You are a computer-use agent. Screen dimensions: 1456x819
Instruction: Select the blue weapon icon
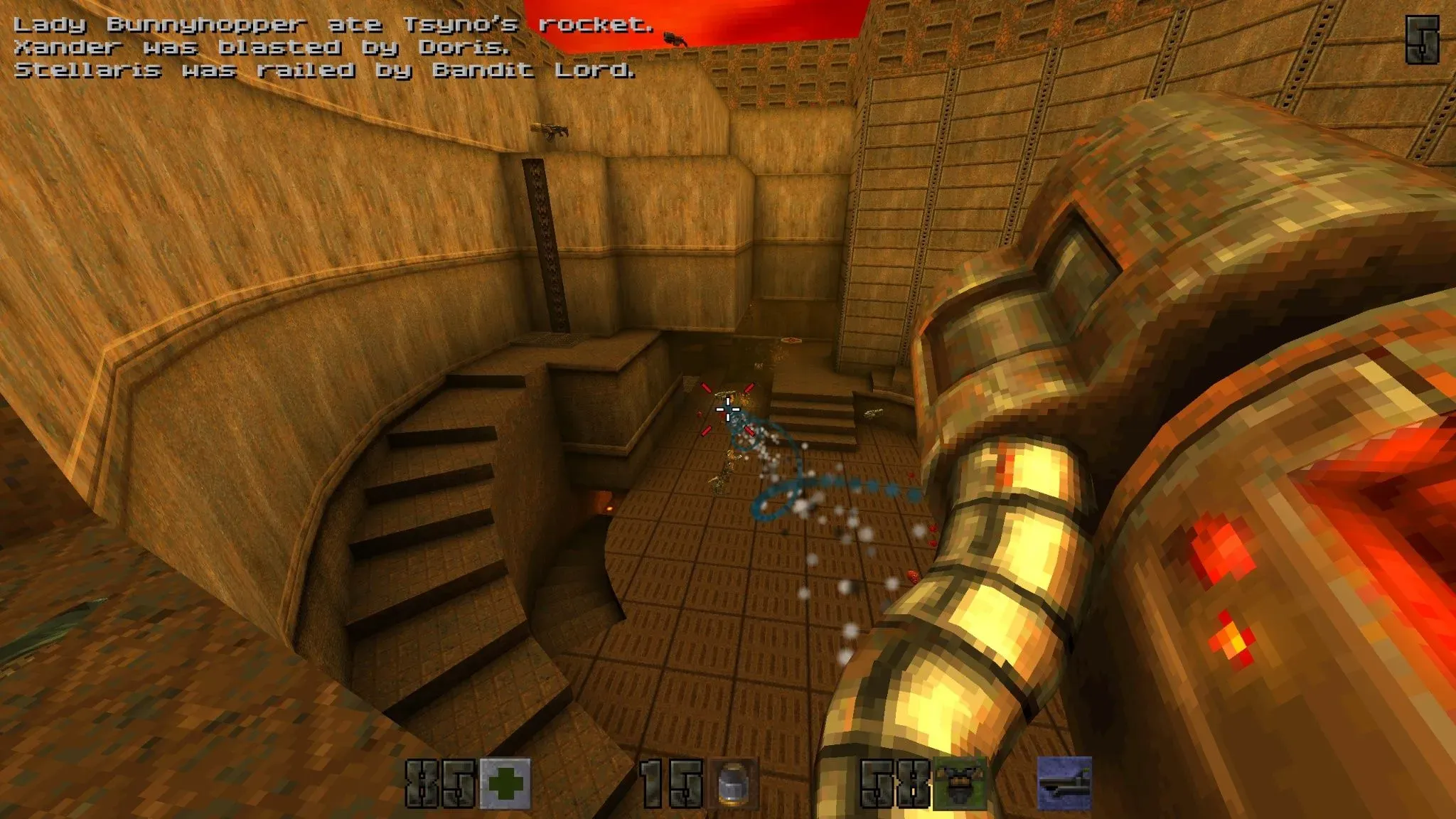tap(1064, 783)
